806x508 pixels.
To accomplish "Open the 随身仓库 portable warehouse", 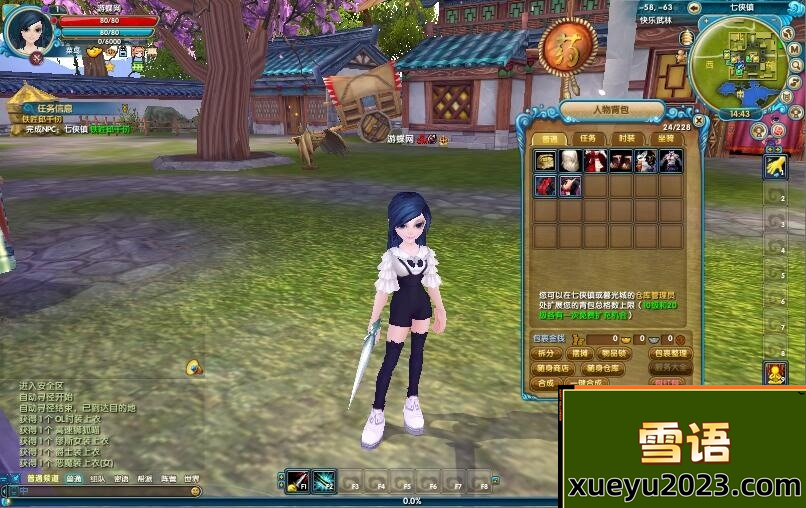I will tap(604, 368).
